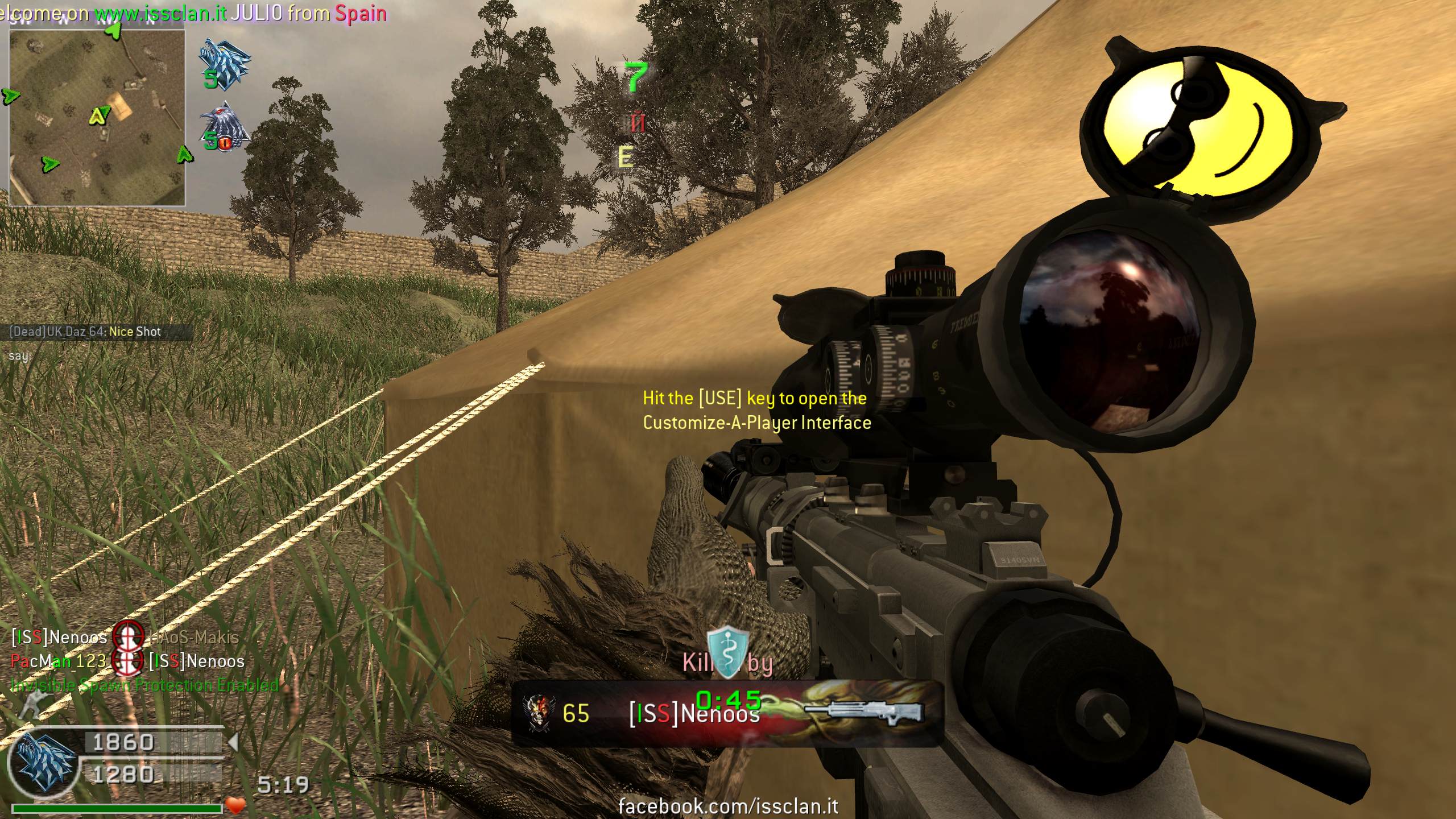The image size is (1456, 819).
Task: Select the red-eyed eagle team score icon
Action: (x=225, y=127)
